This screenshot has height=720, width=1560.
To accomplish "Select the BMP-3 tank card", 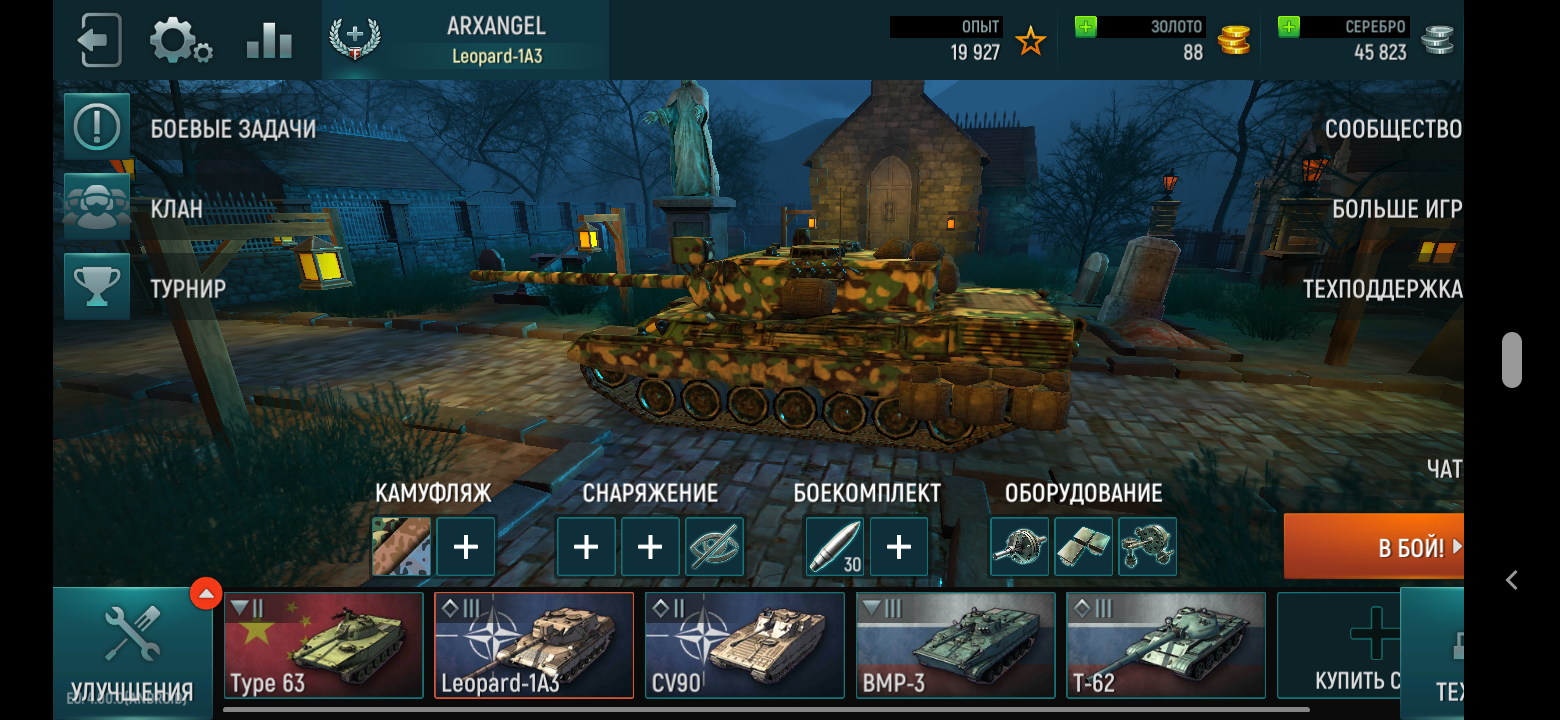I will [955, 645].
